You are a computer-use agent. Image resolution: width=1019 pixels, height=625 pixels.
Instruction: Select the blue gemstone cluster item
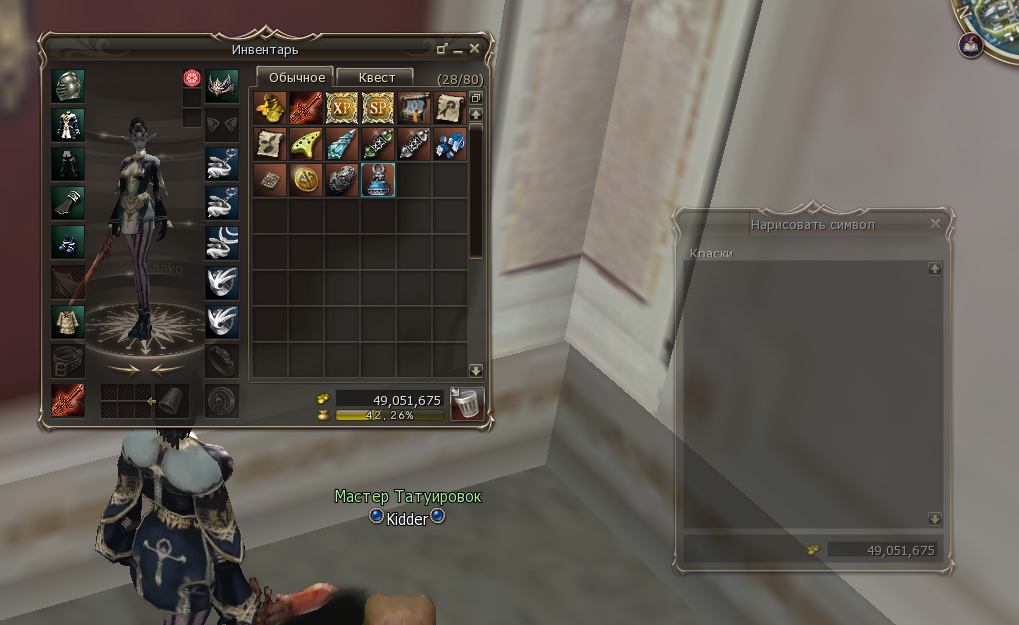(450, 143)
